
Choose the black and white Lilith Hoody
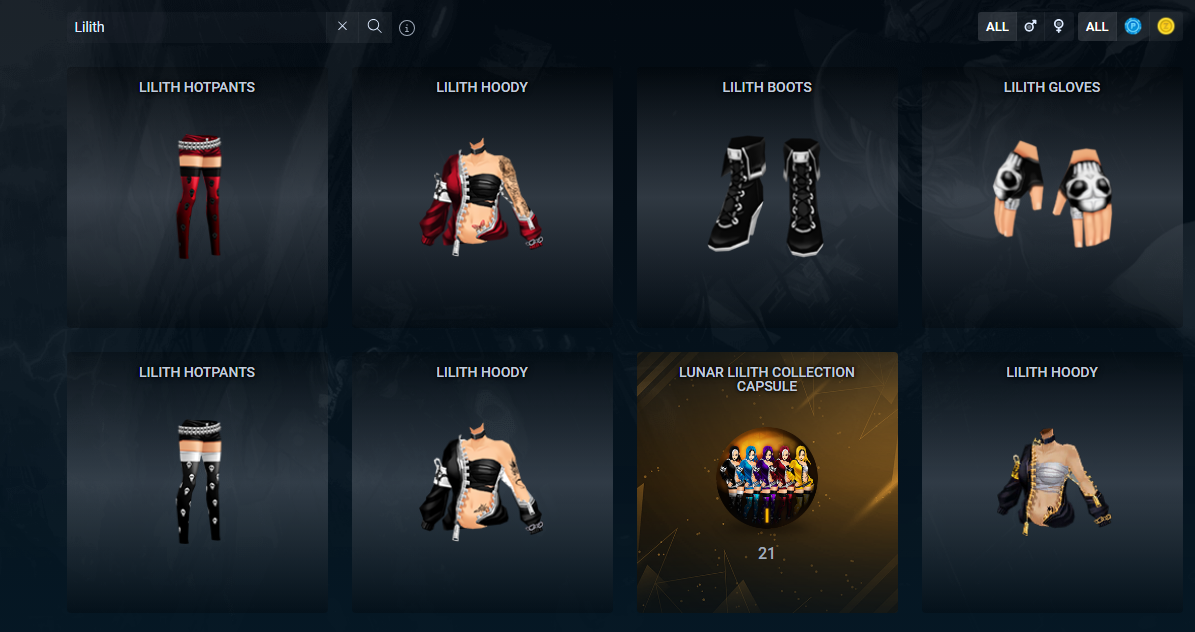pyautogui.click(x=482, y=482)
